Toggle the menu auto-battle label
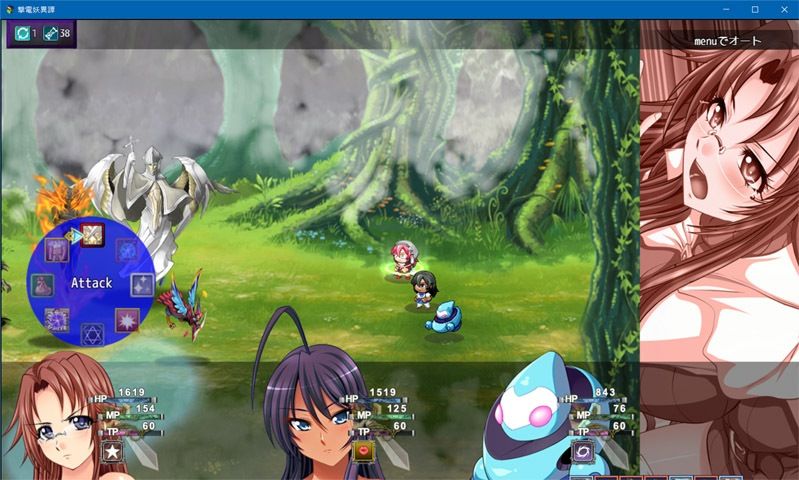The image size is (799, 480). (728, 41)
